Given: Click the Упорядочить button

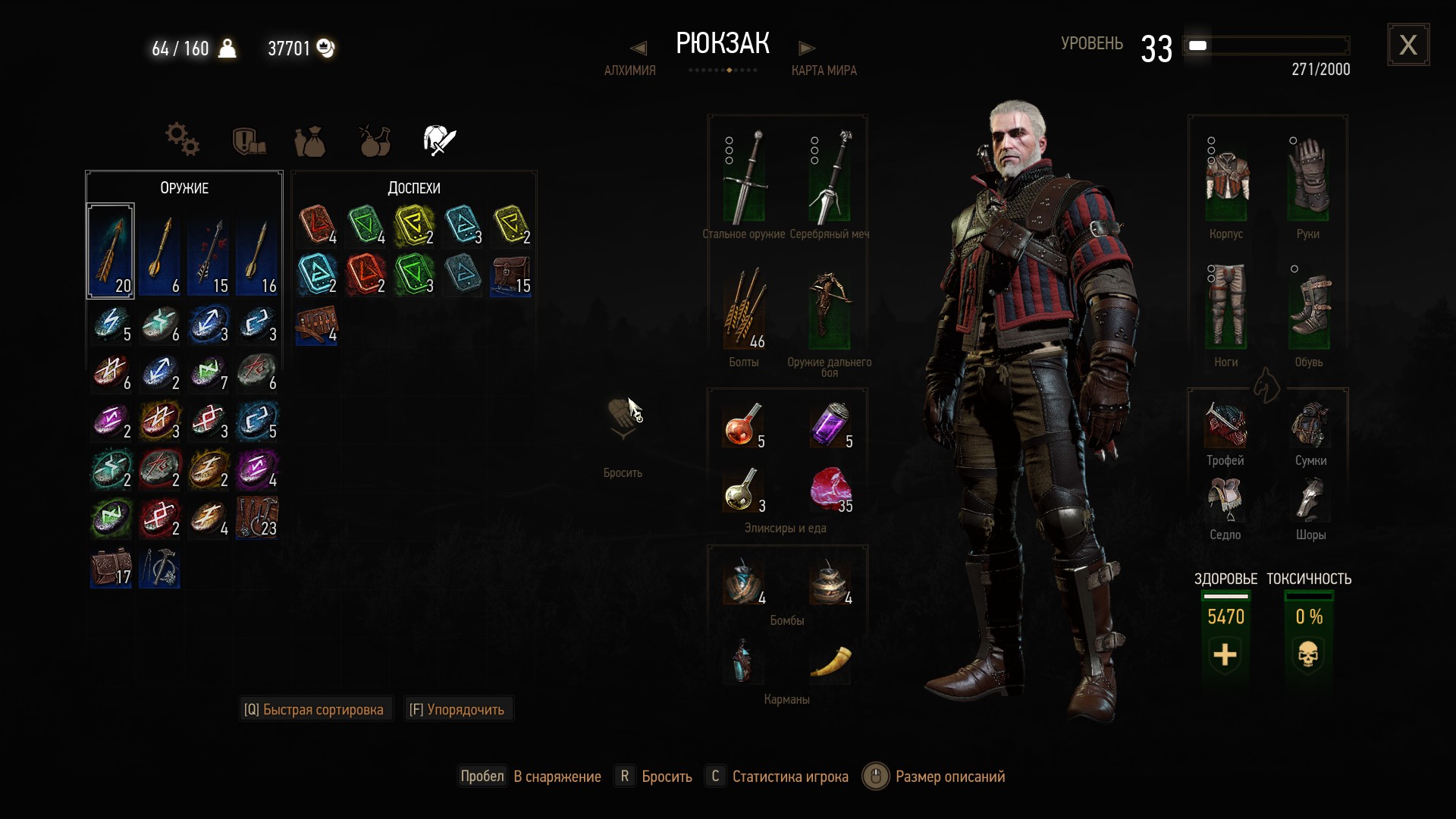Looking at the screenshot, I should pyautogui.click(x=457, y=709).
